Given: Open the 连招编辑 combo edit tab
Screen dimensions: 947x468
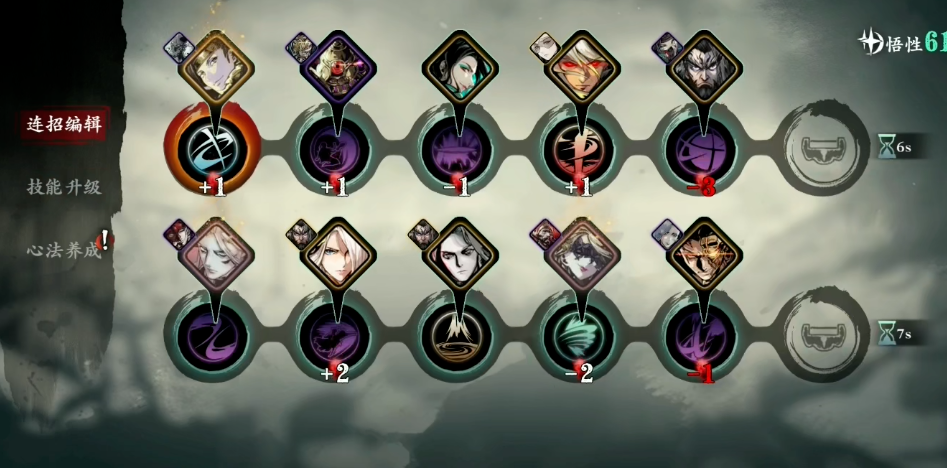Looking at the screenshot, I should click(64, 124).
